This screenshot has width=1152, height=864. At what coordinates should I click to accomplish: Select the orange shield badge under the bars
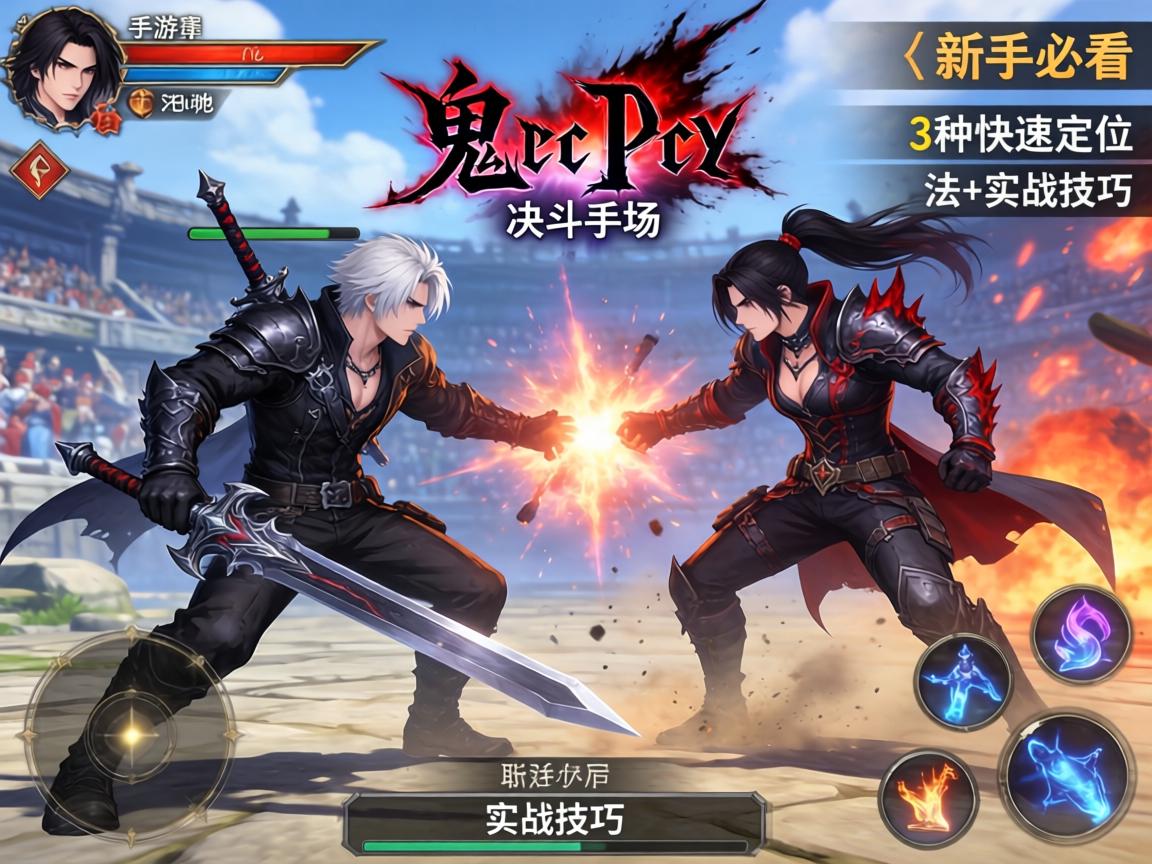pyautogui.click(x=142, y=103)
